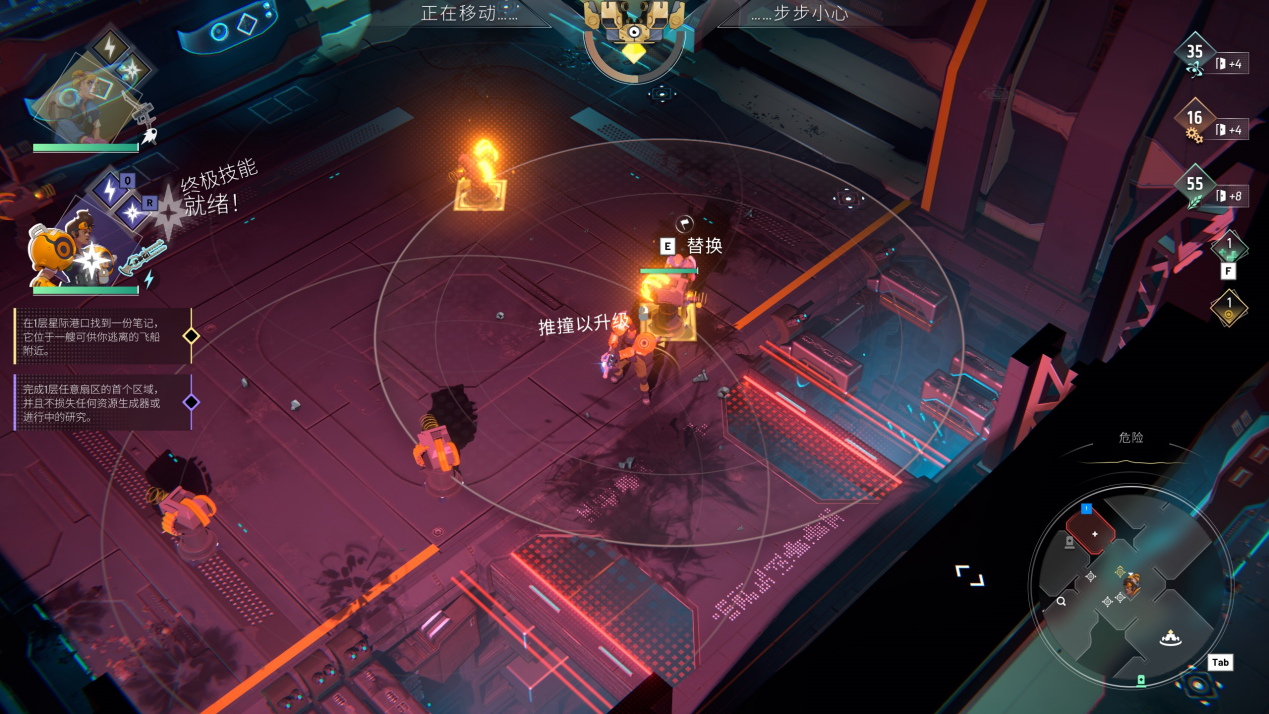1269x714 pixels.
Task: Click the first objective about finding notes
Action: [100, 335]
